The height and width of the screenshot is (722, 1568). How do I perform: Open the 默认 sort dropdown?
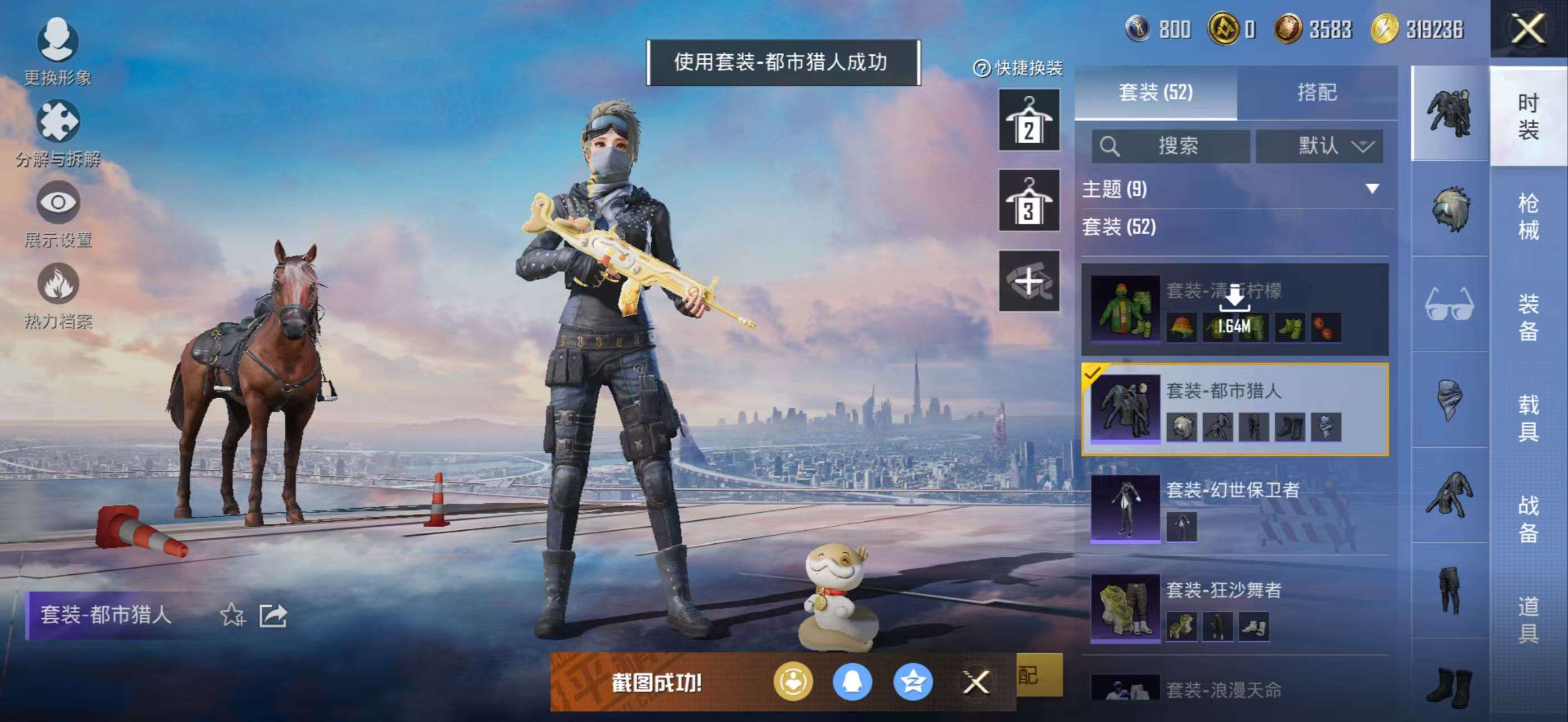pyautogui.click(x=1319, y=146)
